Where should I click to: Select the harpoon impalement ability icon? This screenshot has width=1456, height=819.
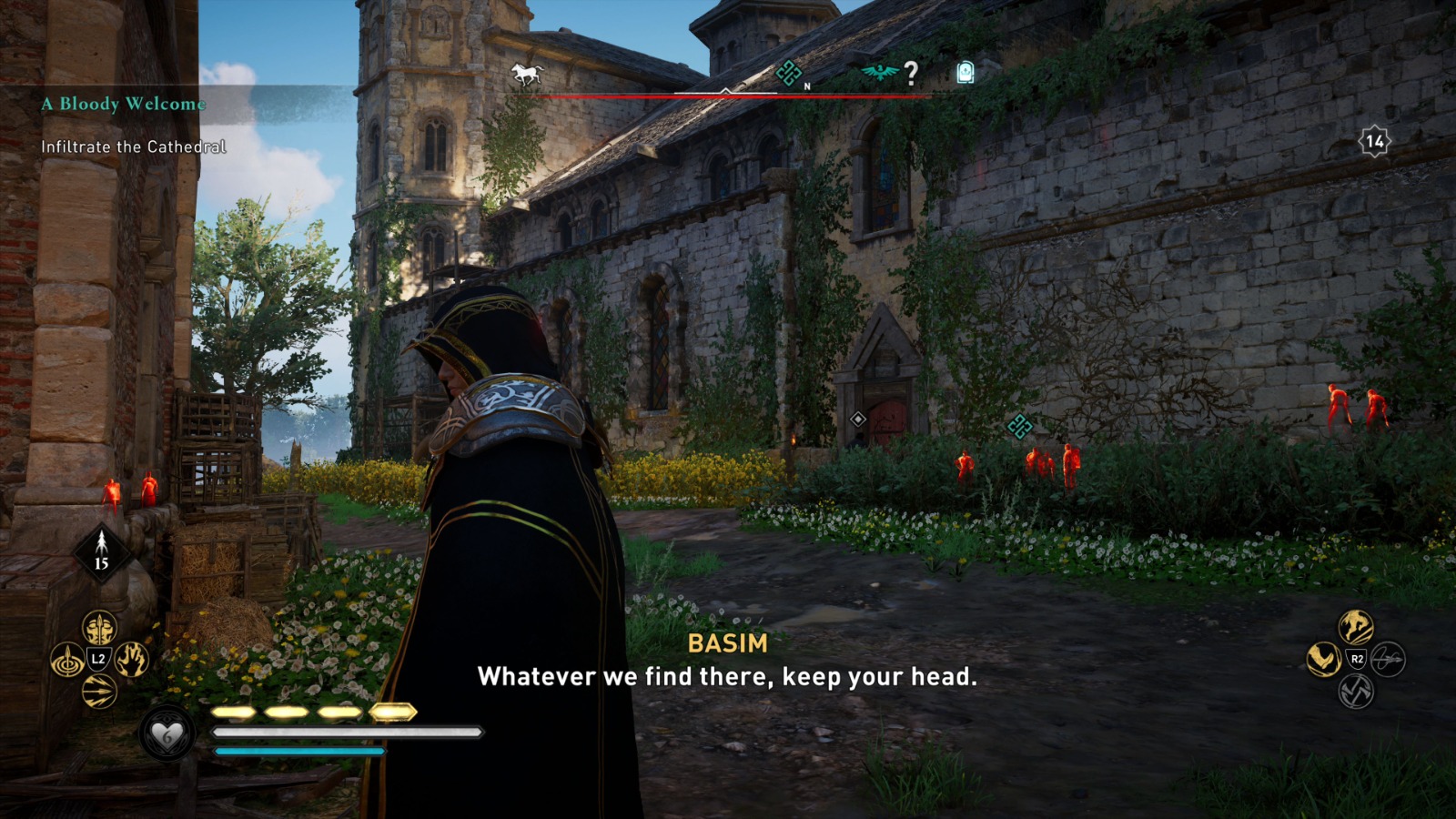point(66,659)
